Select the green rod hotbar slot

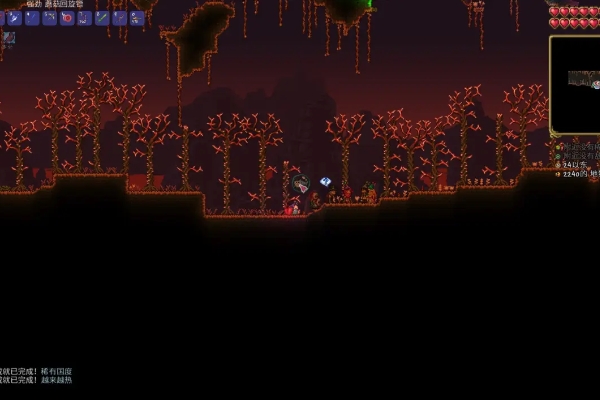tap(101, 18)
